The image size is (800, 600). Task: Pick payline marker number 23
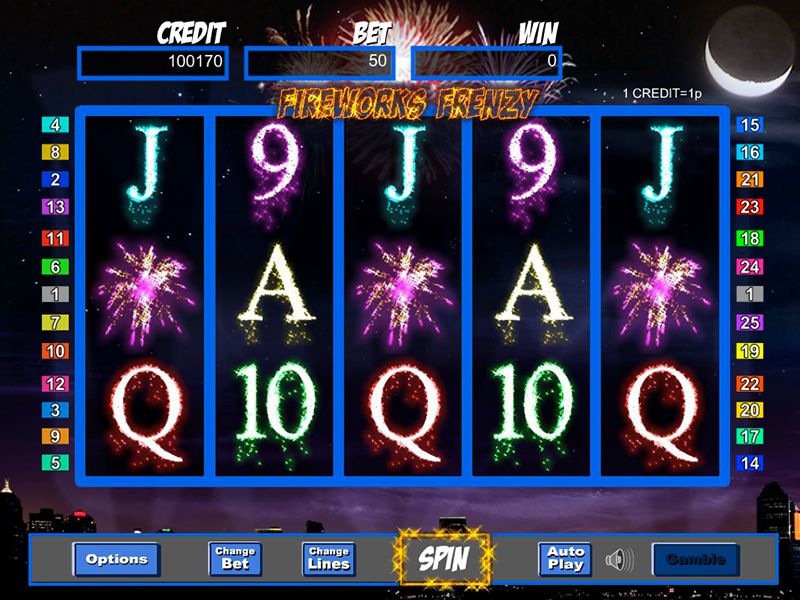(749, 207)
